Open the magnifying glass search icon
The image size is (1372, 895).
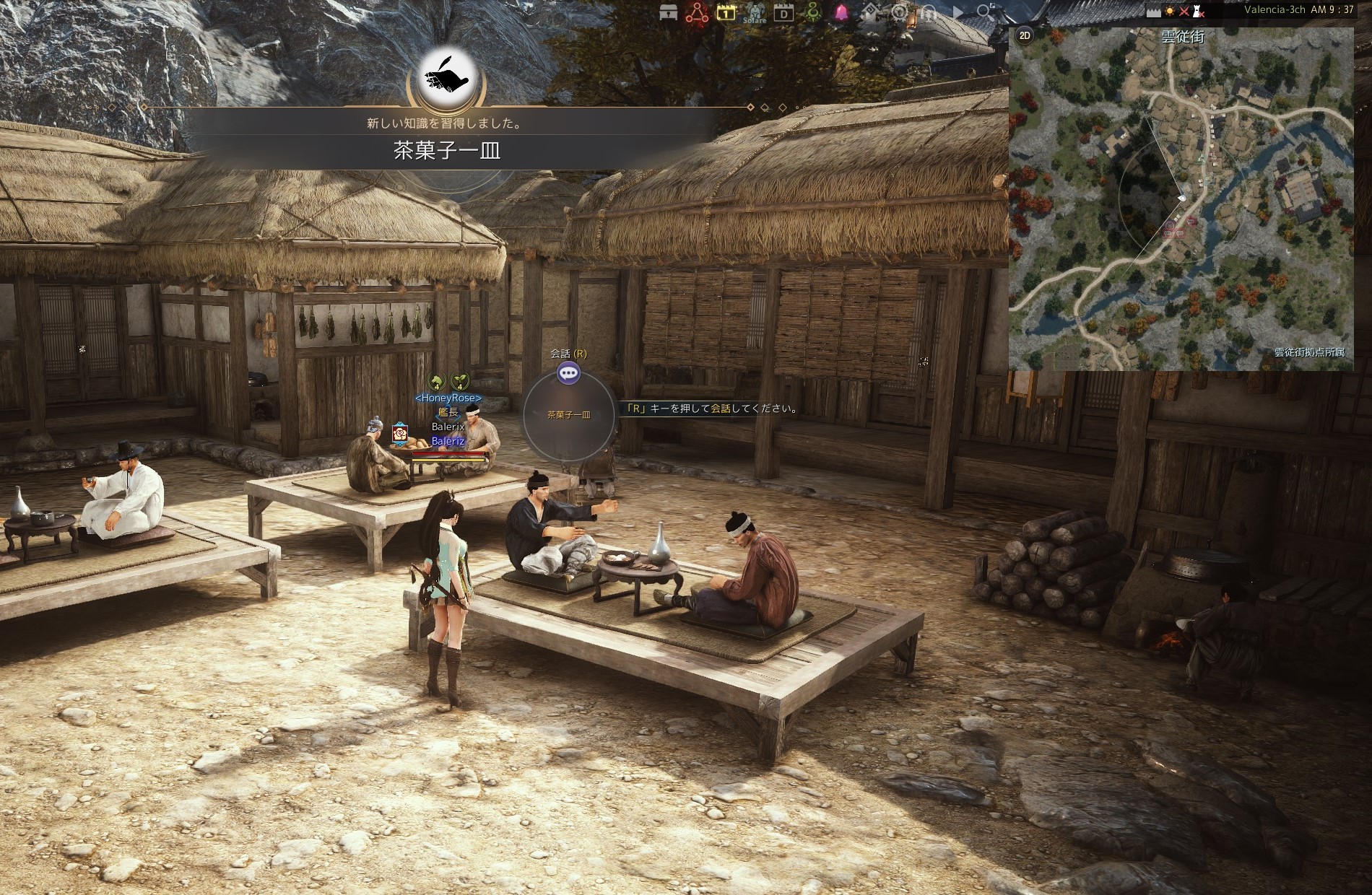pyautogui.click(x=984, y=12)
